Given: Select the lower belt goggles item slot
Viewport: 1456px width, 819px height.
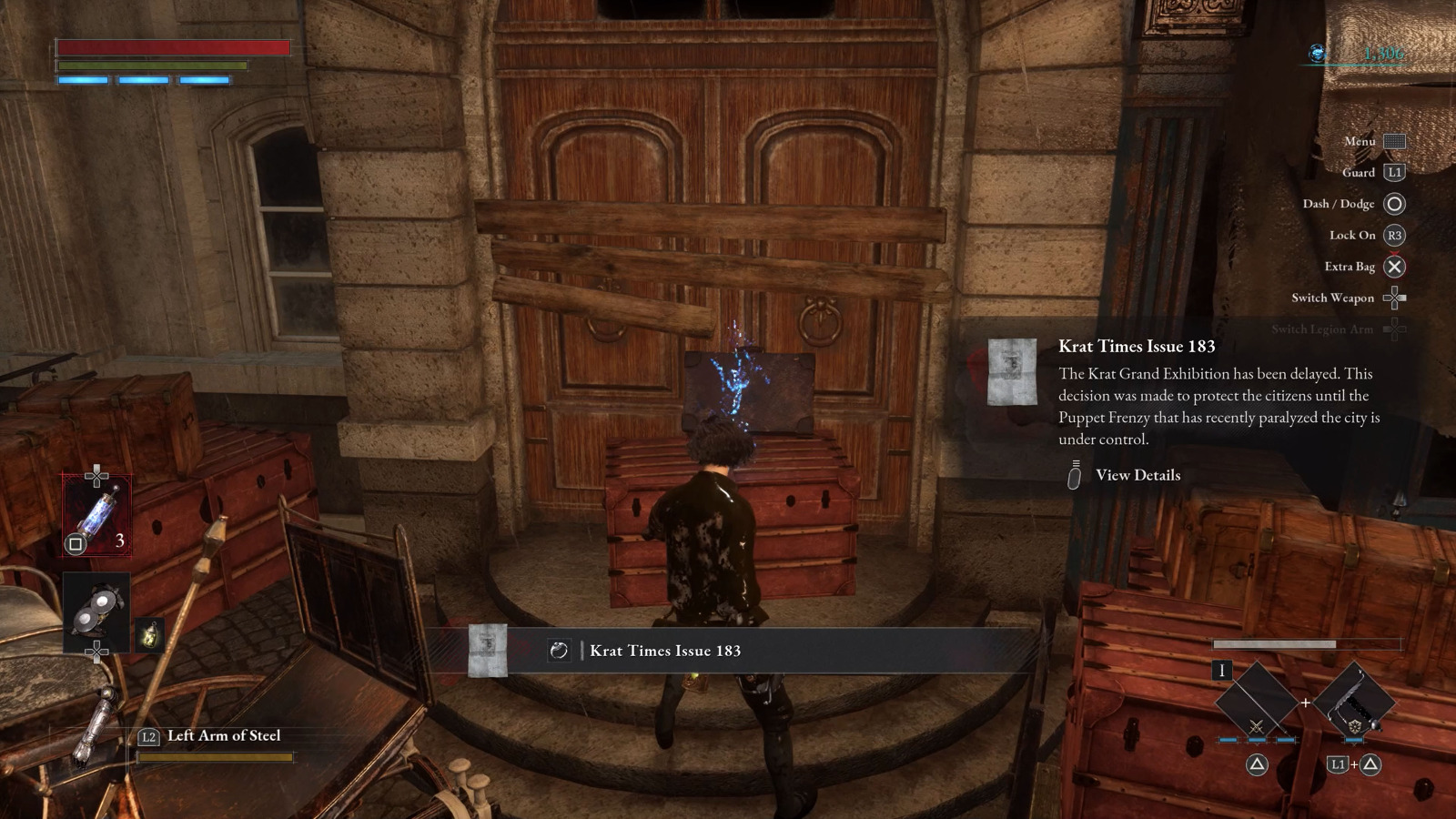Looking at the screenshot, I should coord(96,611).
